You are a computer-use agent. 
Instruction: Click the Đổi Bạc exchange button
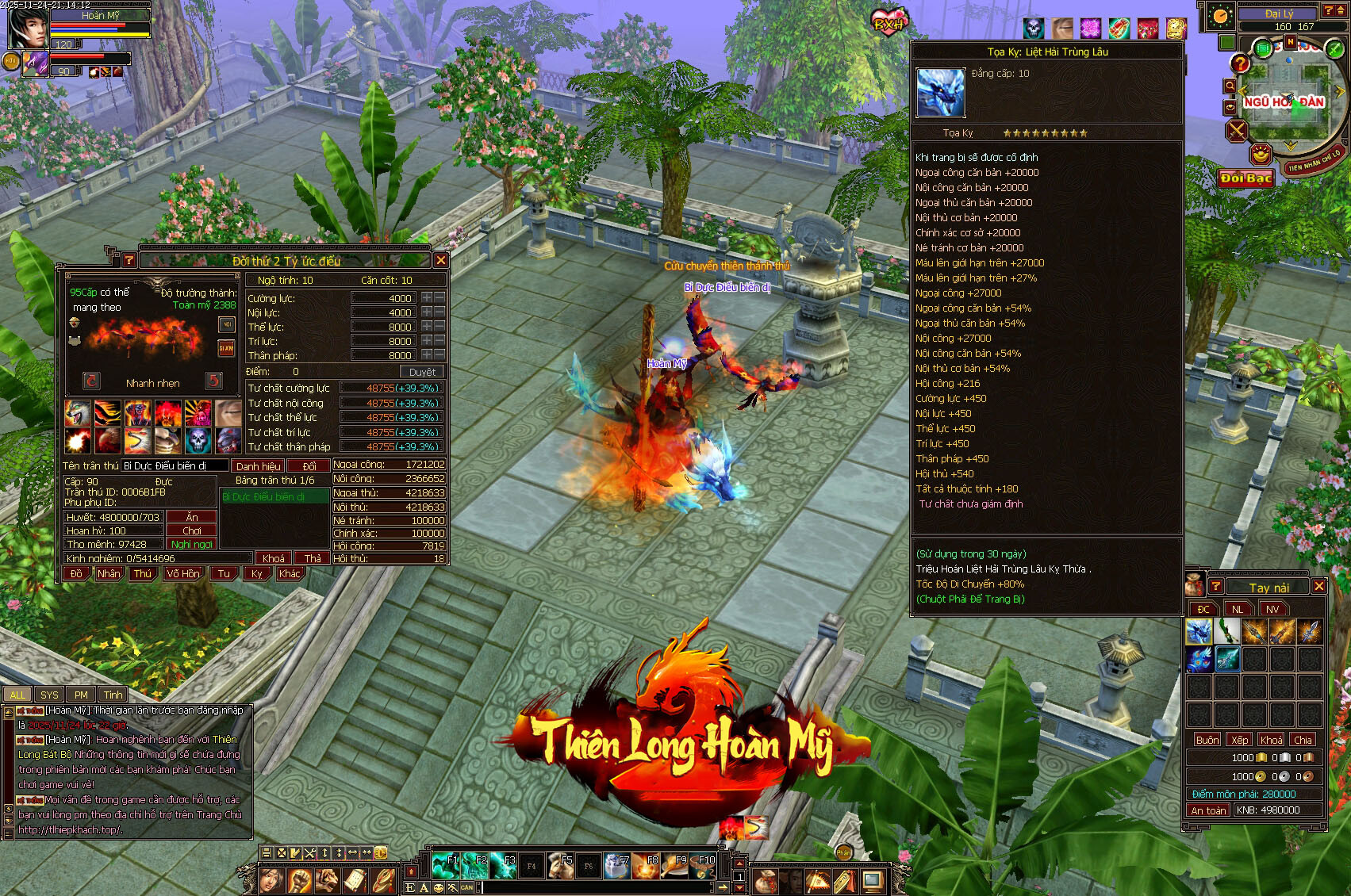coord(1246,178)
